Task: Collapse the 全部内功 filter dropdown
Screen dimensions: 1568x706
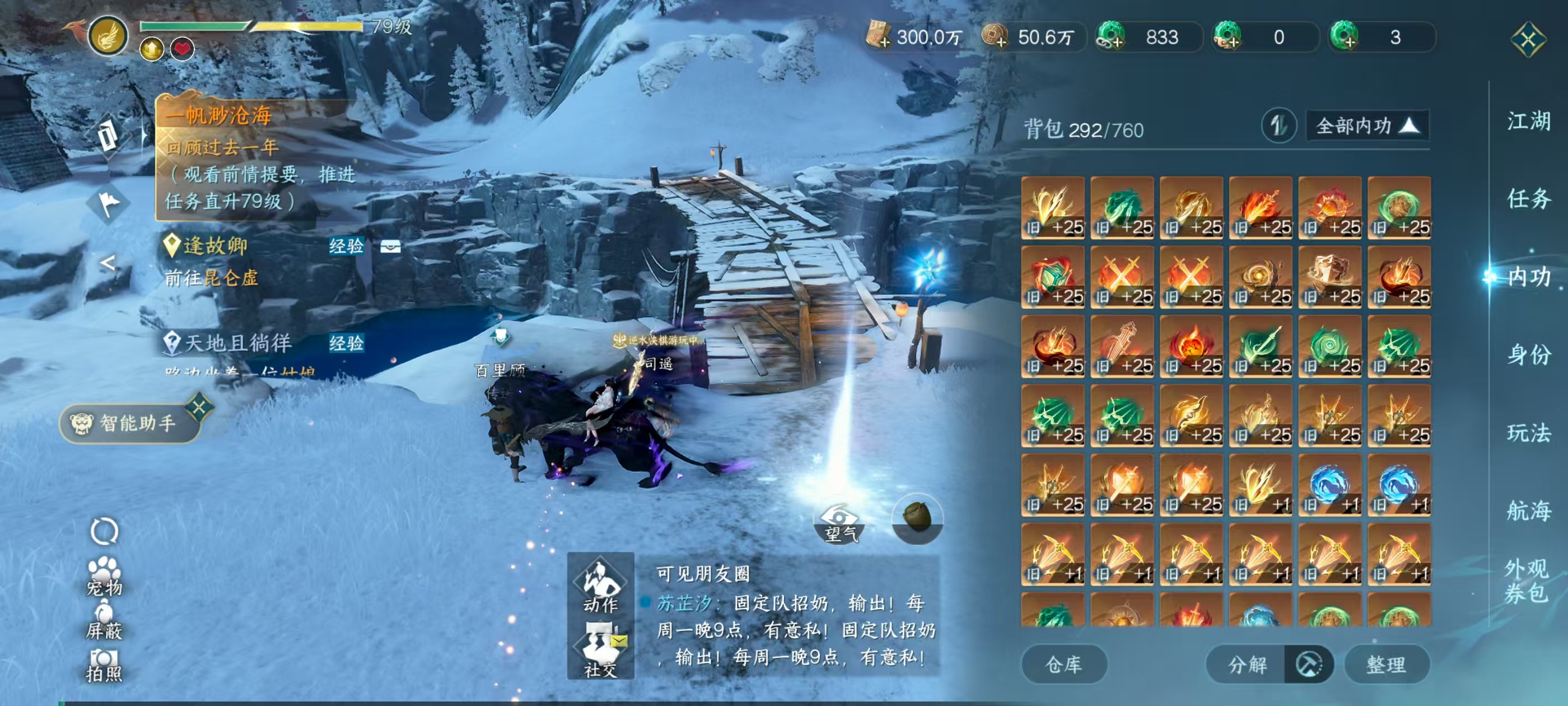Action: (1367, 126)
